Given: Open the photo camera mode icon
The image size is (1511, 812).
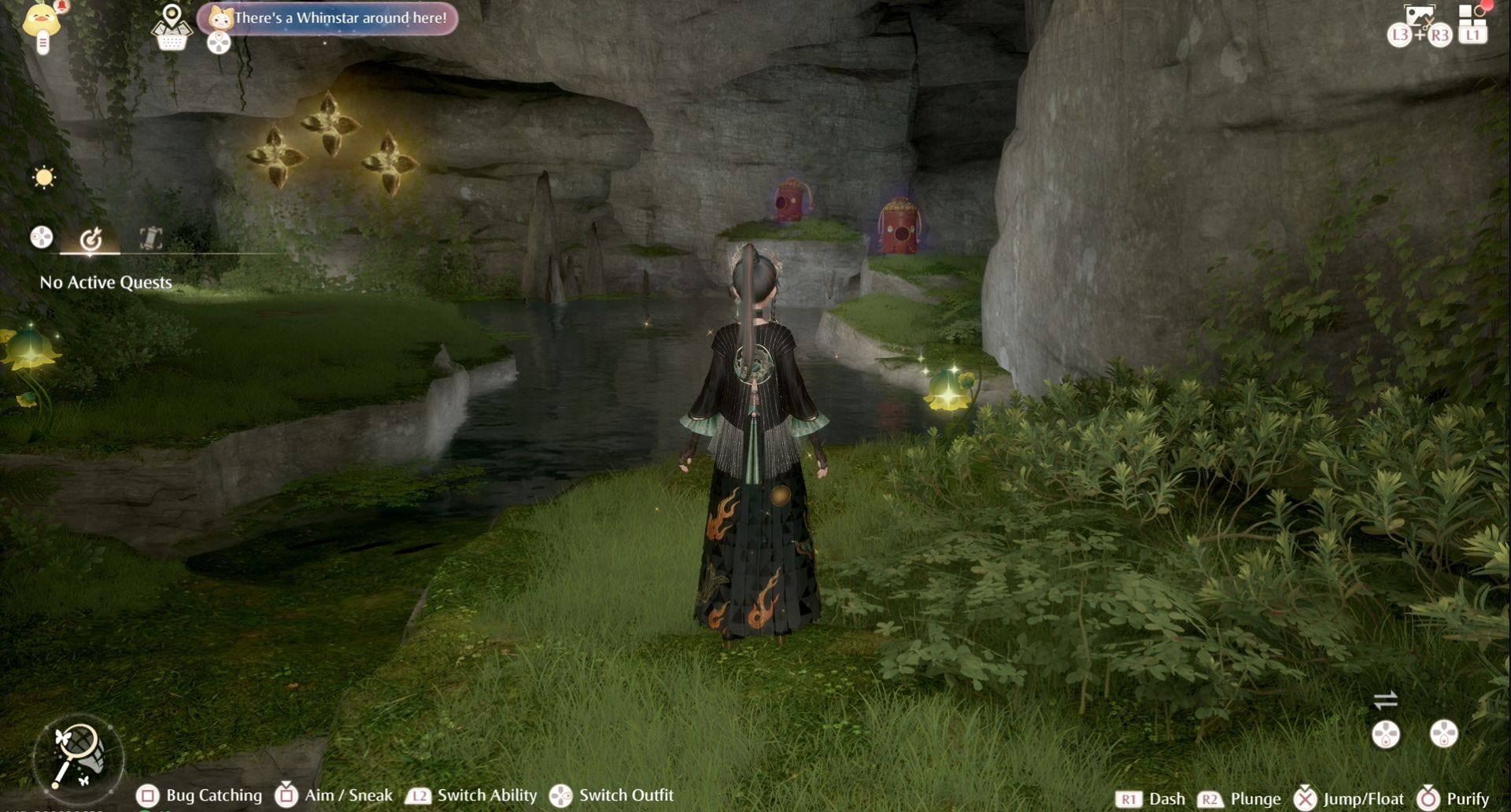Looking at the screenshot, I should [x=1419, y=17].
